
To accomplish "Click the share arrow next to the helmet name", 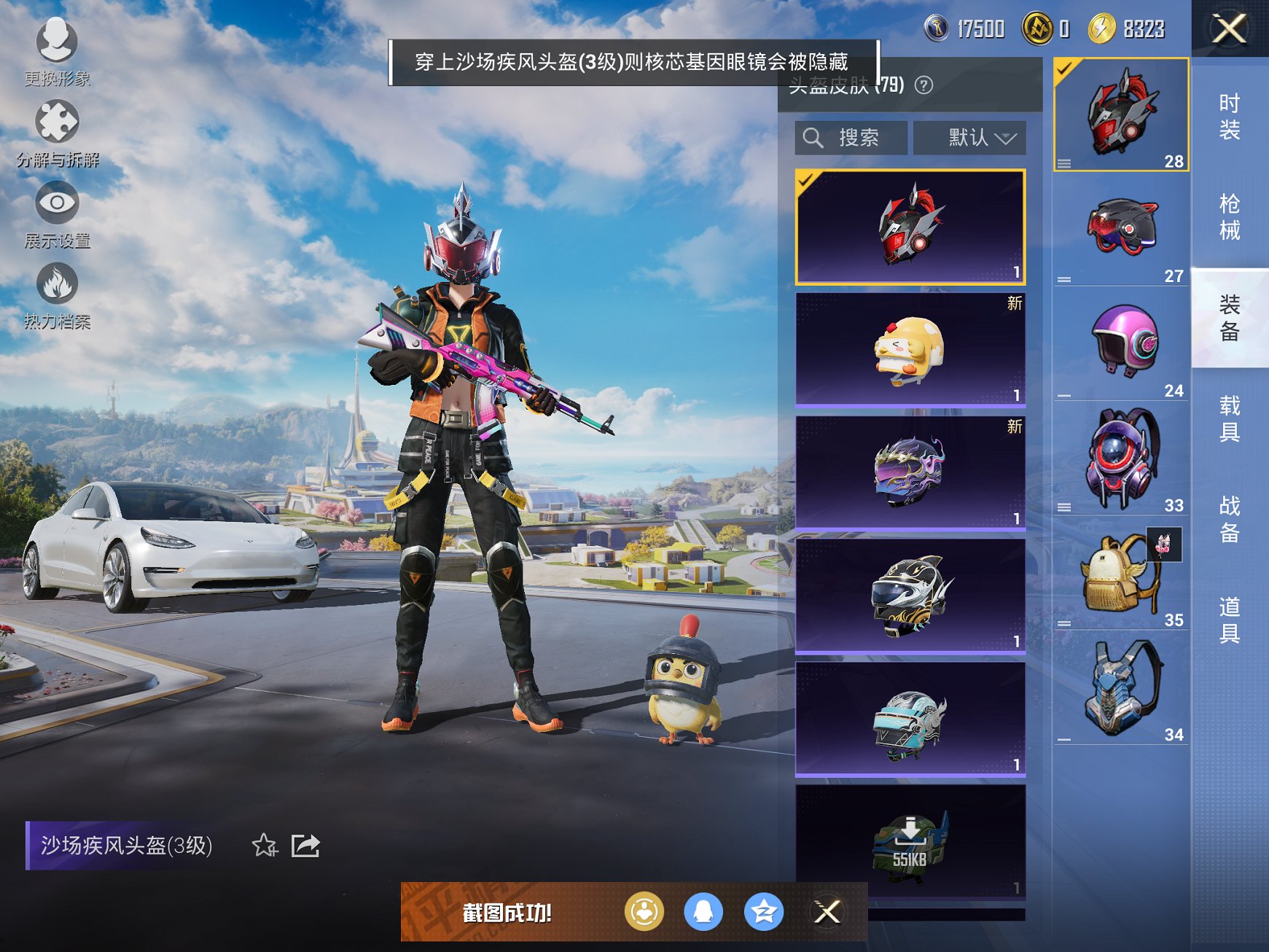I will click(307, 845).
